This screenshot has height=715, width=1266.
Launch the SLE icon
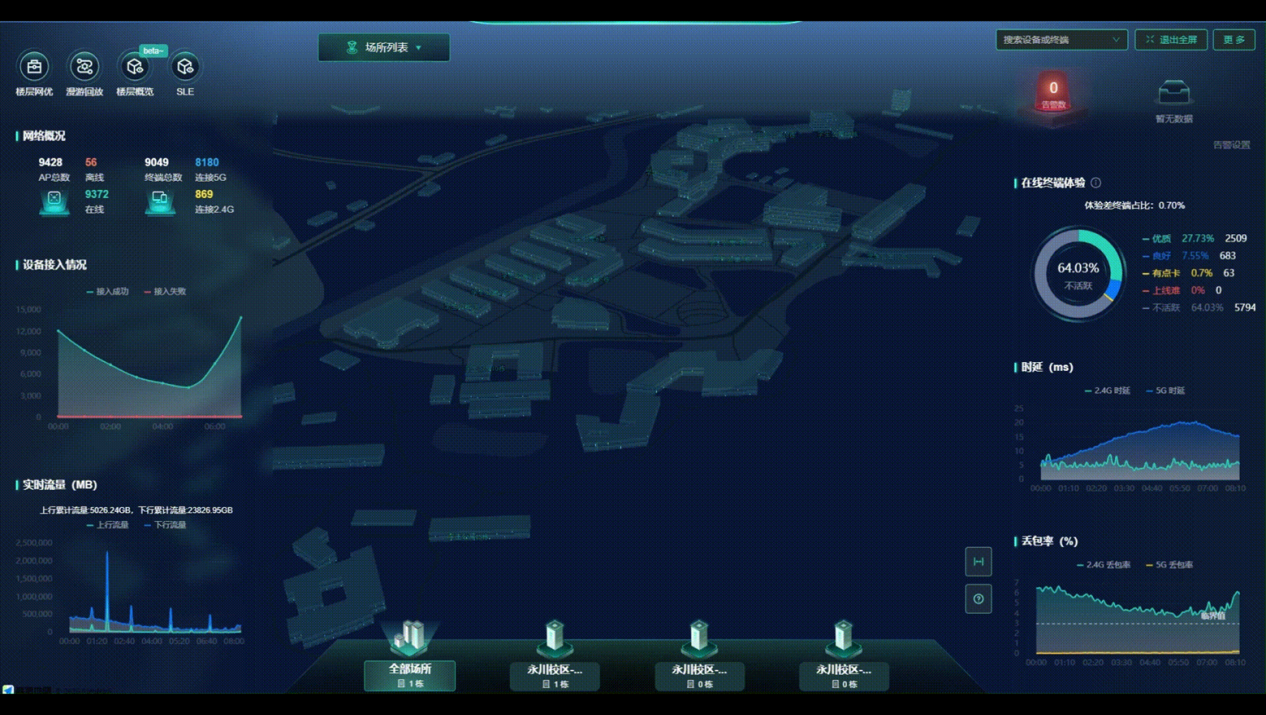coord(185,68)
